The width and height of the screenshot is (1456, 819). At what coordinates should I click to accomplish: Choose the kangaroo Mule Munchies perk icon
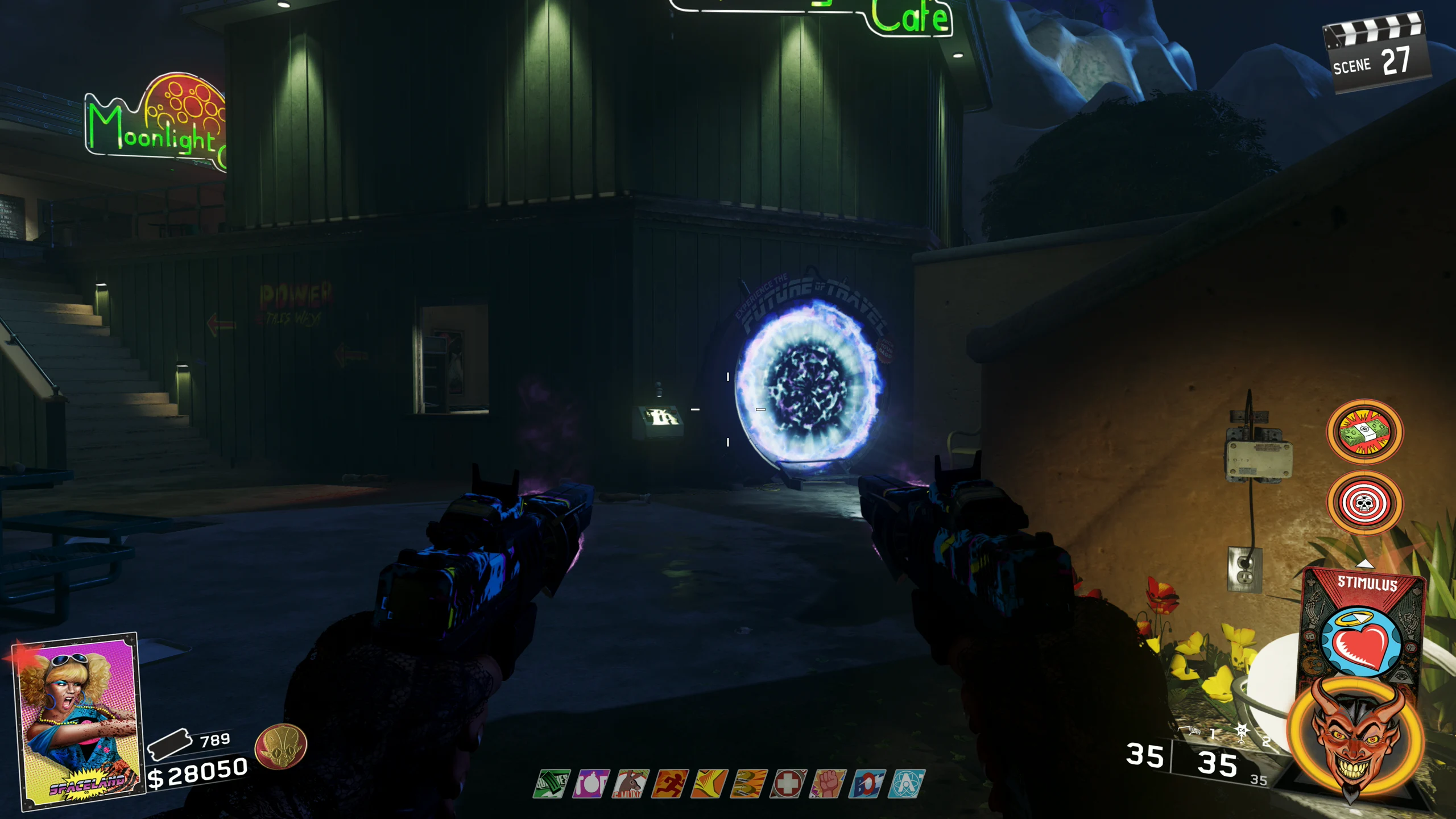coord(630,784)
